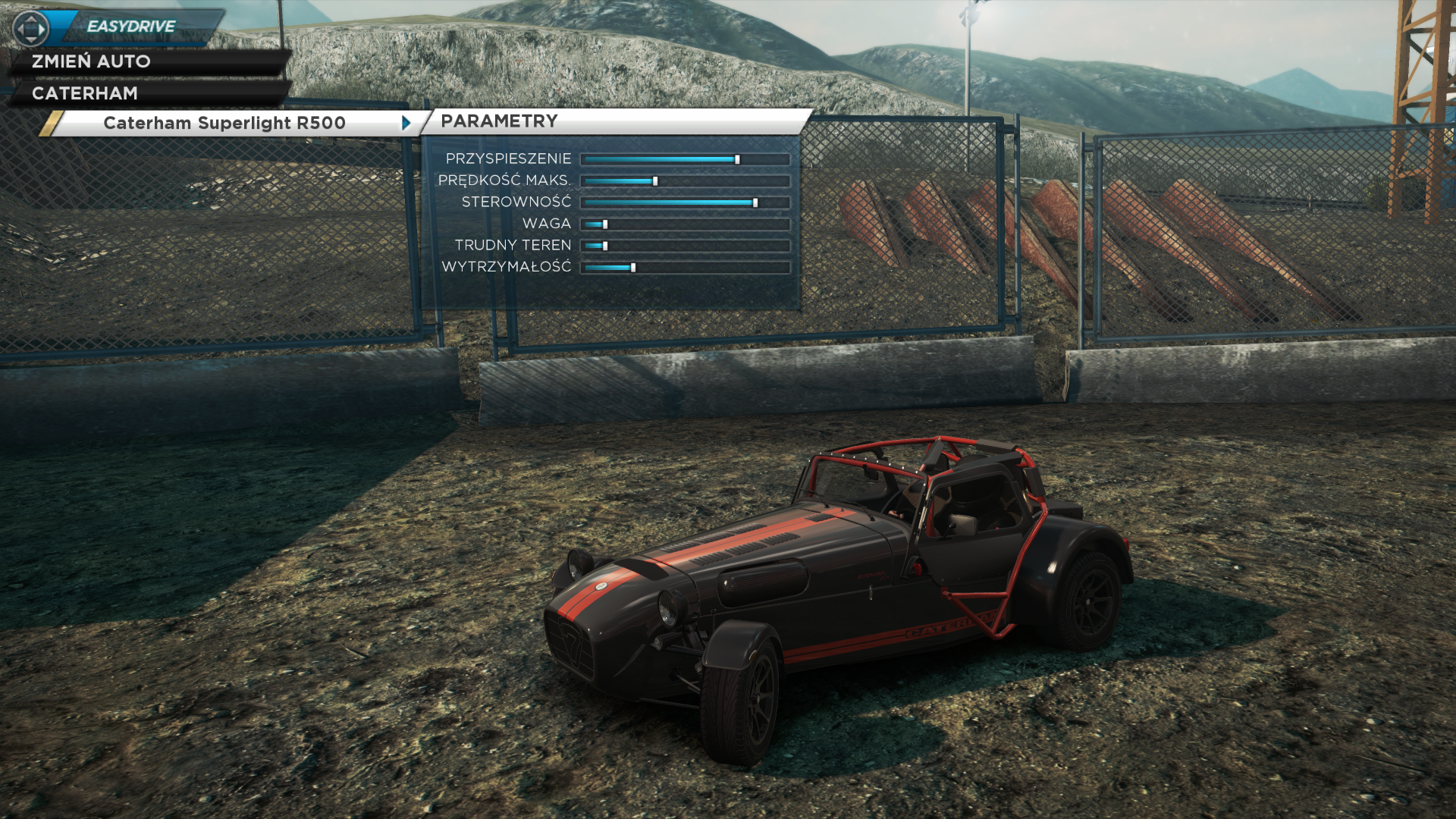Select the Zmień Auto menu entry

point(91,61)
